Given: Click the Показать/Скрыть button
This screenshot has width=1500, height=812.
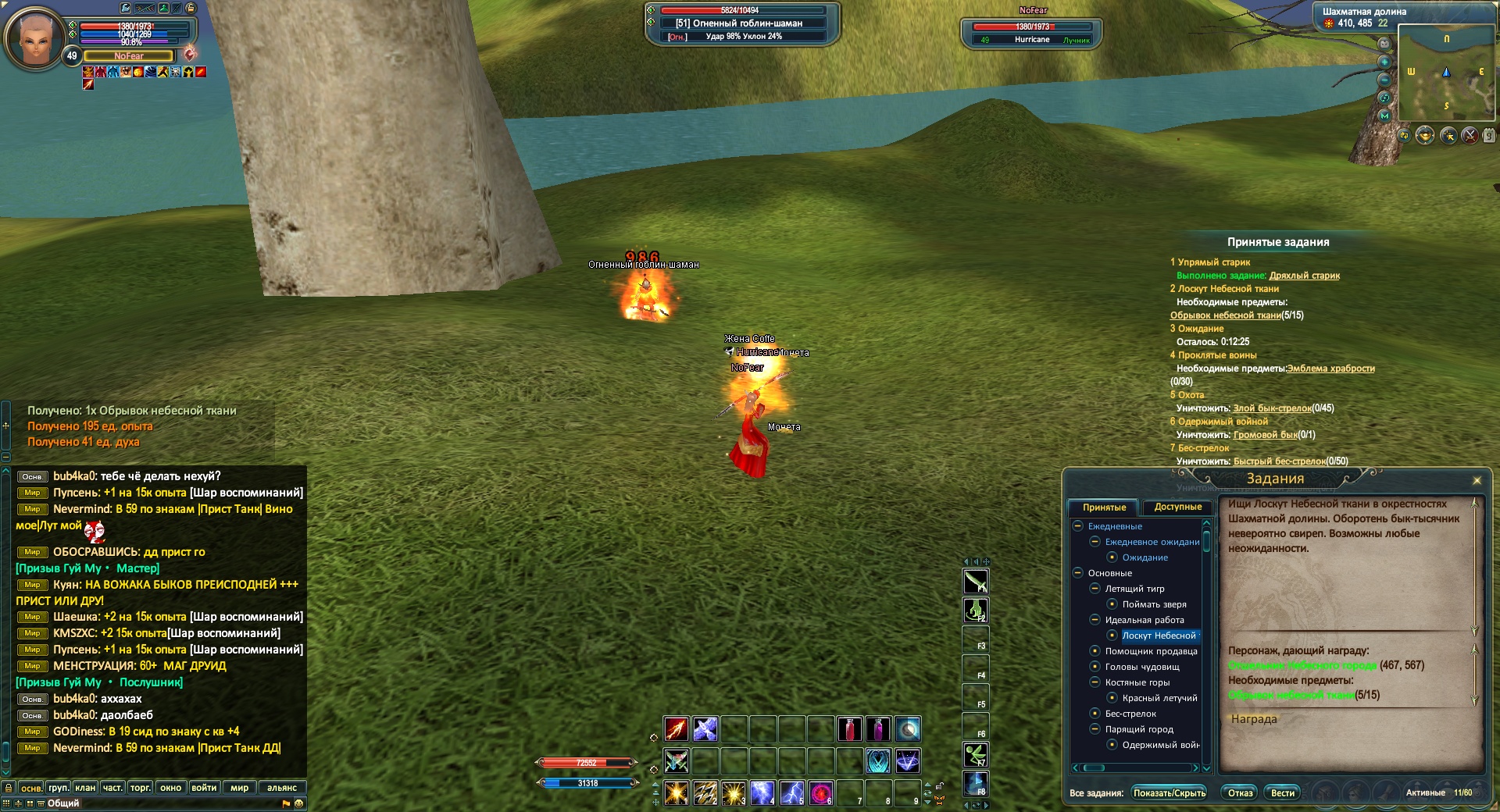Looking at the screenshot, I should coord(1170,793).
